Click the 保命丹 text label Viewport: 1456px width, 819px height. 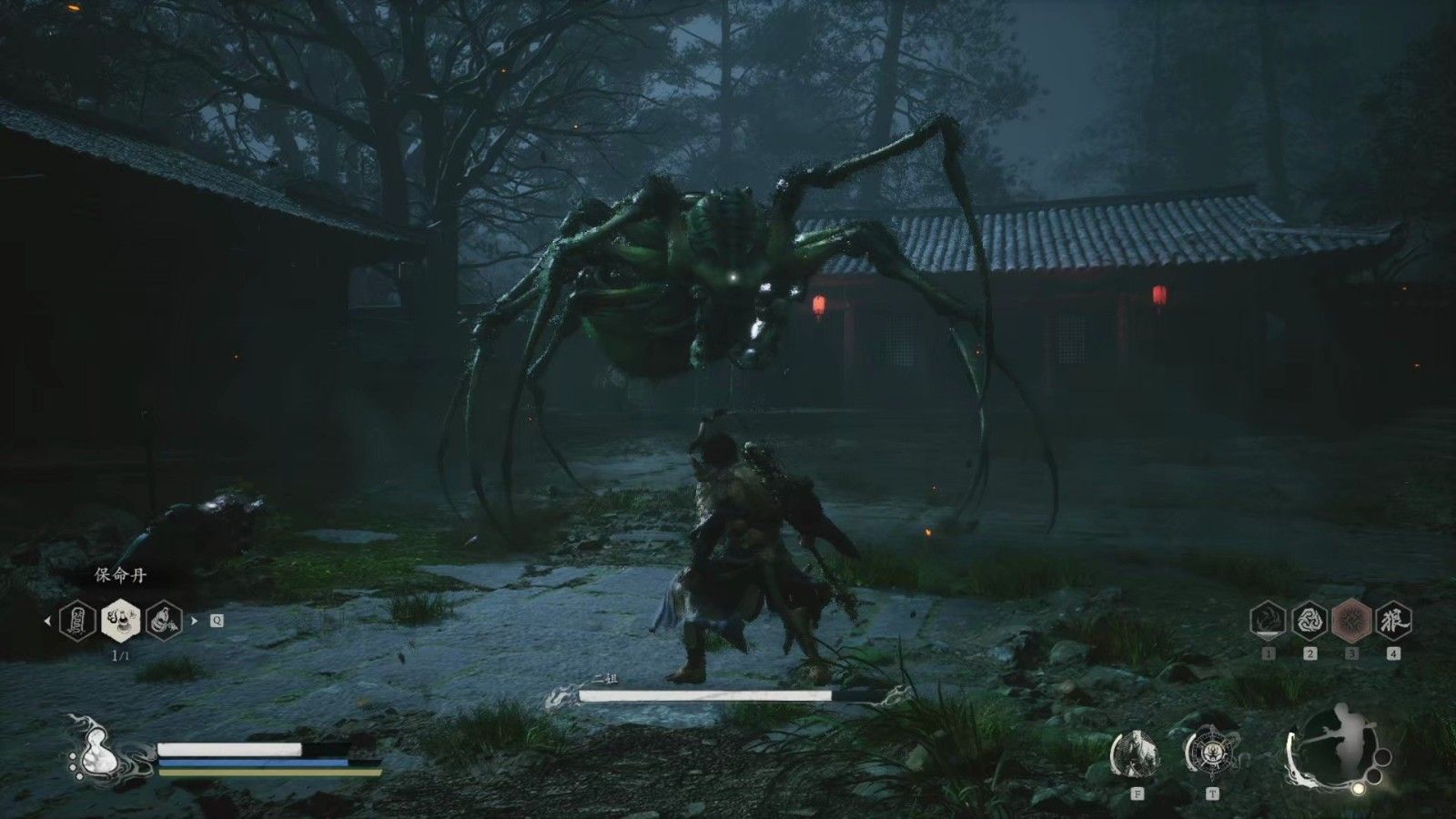[120, 575]
